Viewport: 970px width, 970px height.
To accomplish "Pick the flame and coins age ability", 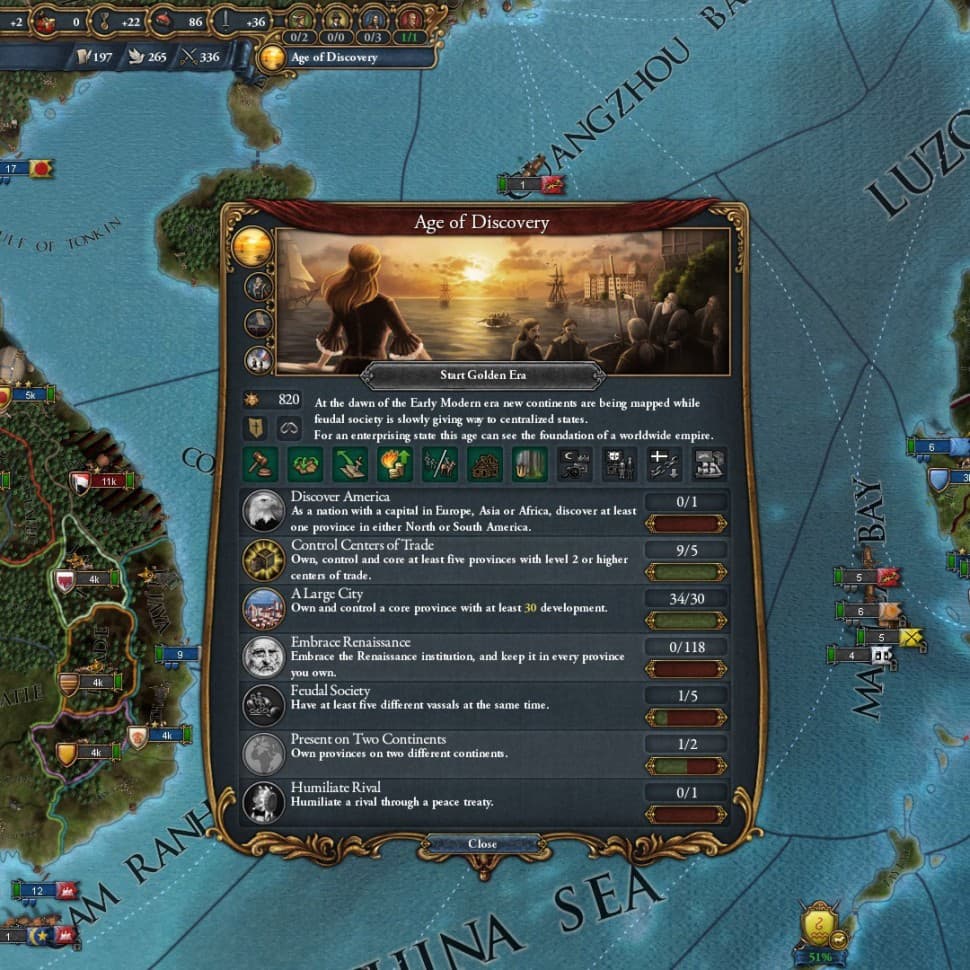I will point(394,463).
